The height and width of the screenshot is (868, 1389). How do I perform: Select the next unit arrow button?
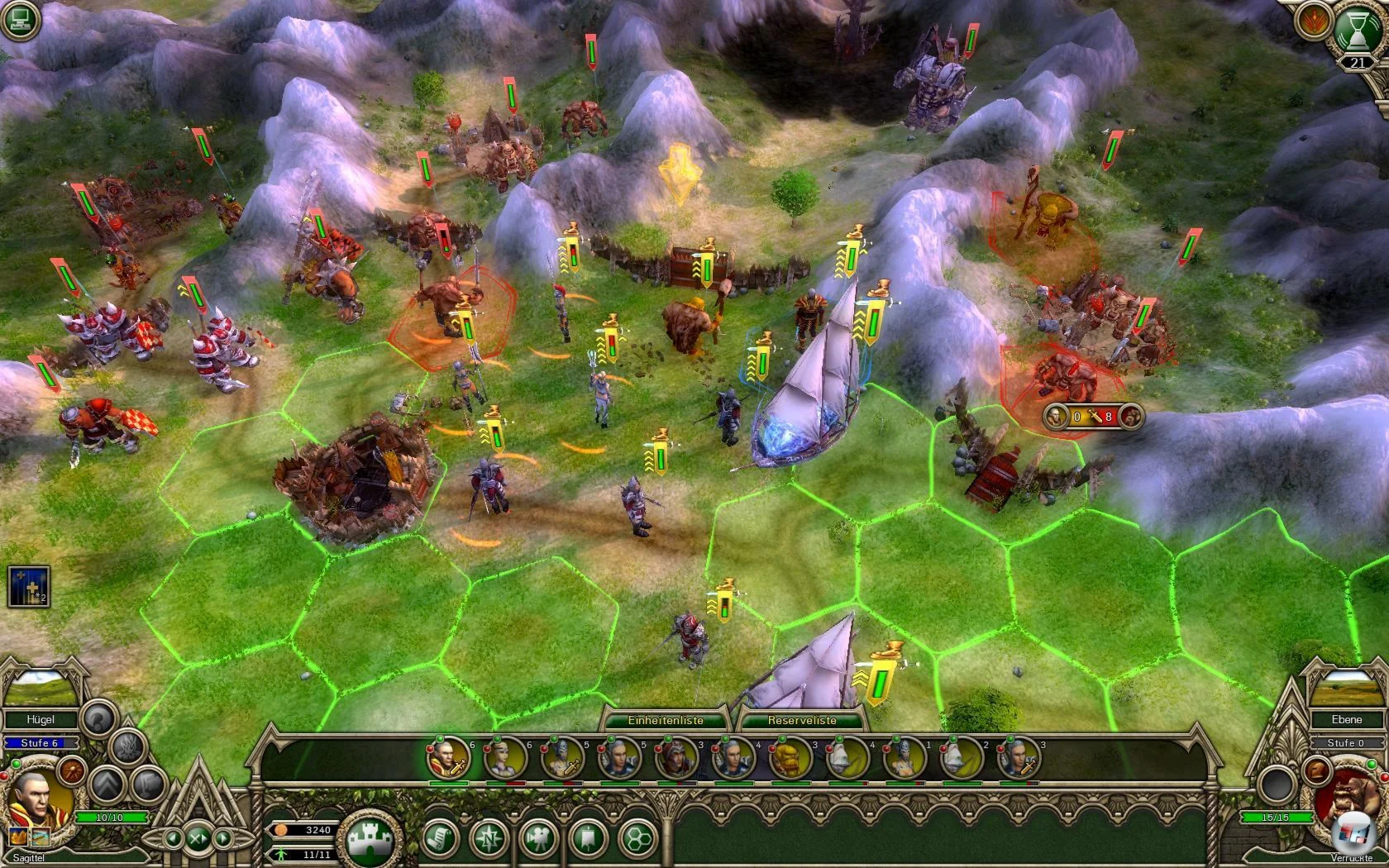pyautogui.click(x=222, y=838)
